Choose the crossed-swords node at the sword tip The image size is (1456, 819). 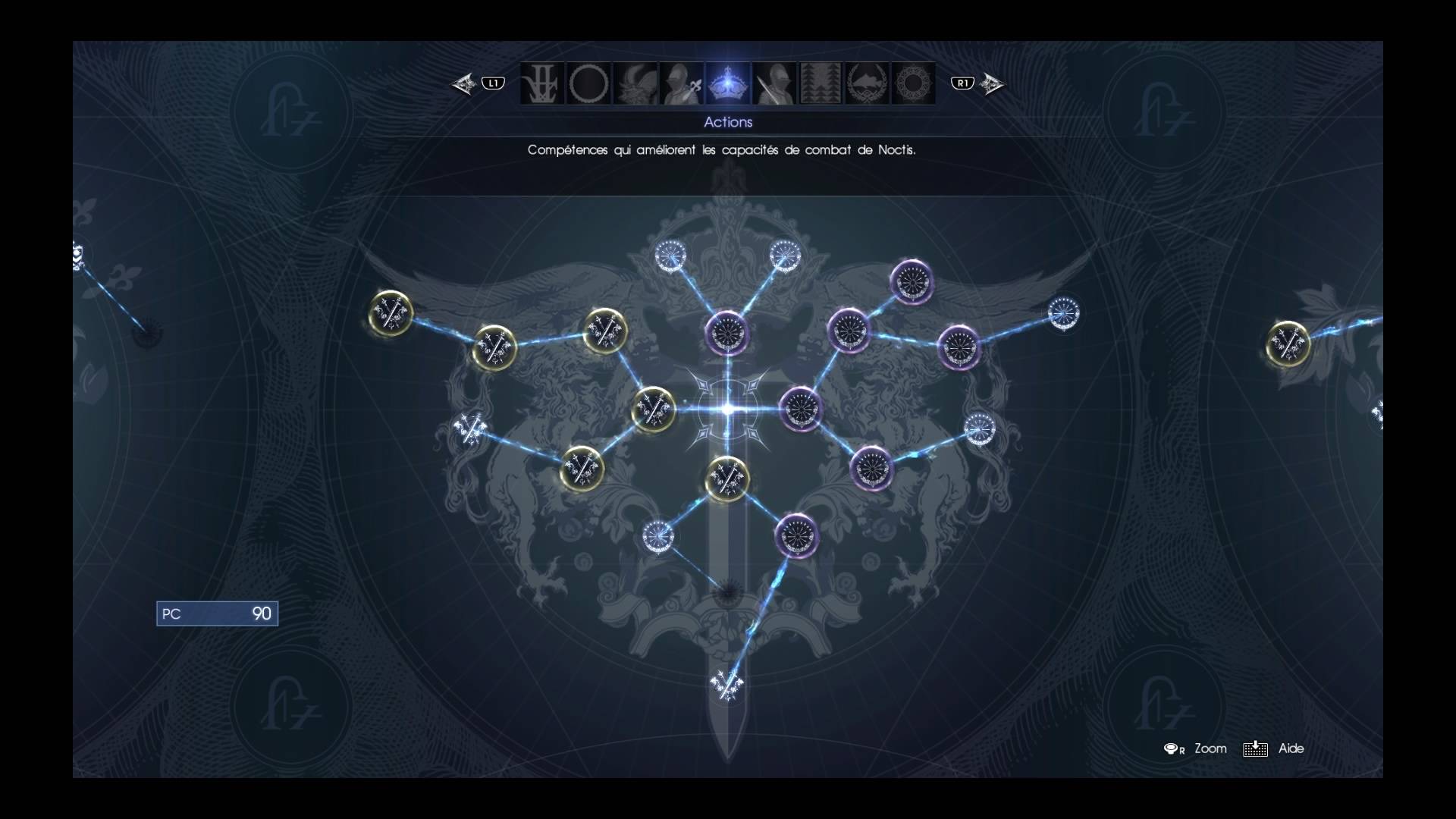pyautogui.click(x=726, y=686)
